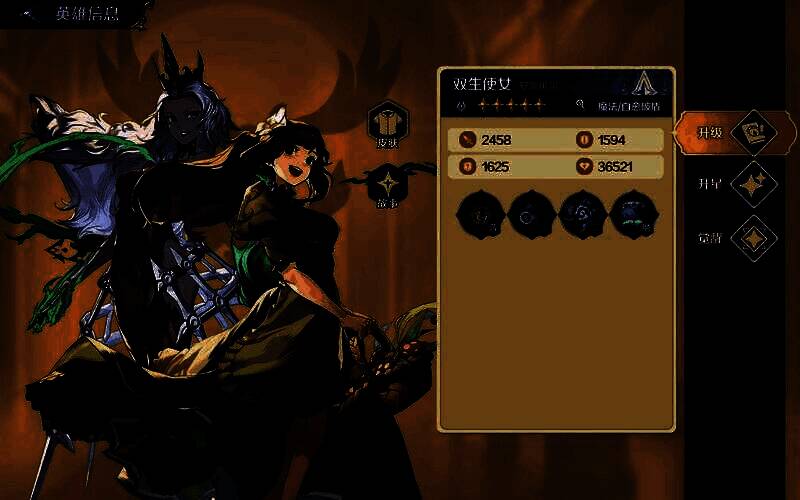The height and width of the screenshot is (500, 800).
Task: Click the magnifier icon beside the class label
Action: point(580,104)
